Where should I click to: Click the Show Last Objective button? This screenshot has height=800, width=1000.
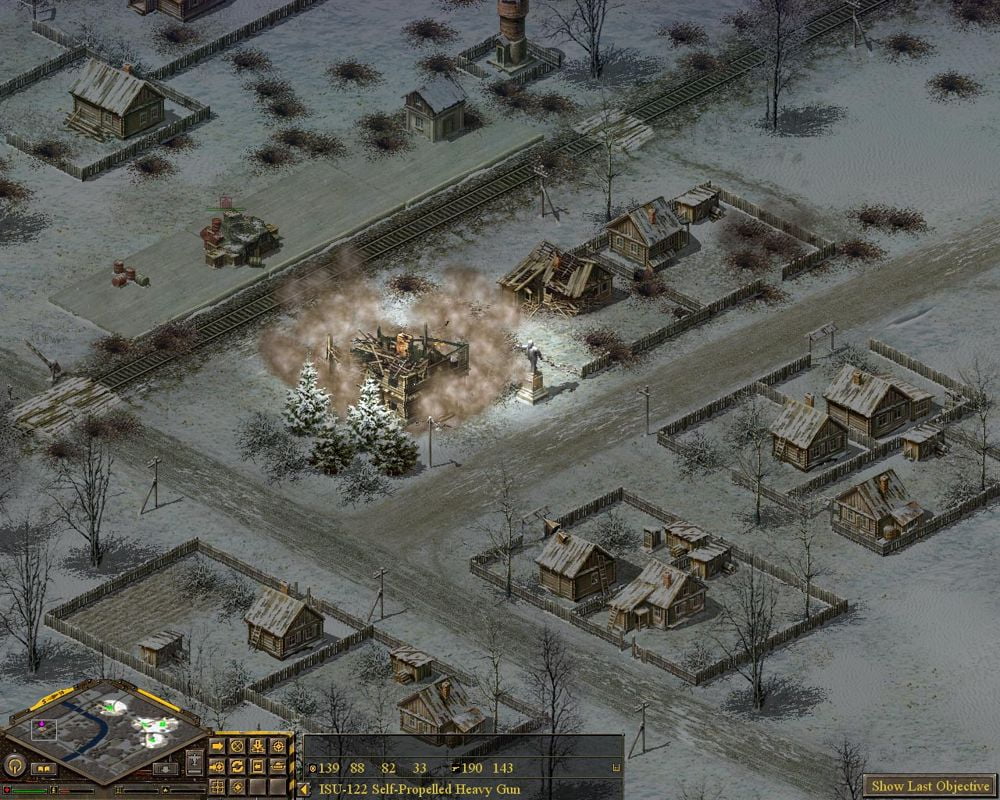click(x=931, y=786)
